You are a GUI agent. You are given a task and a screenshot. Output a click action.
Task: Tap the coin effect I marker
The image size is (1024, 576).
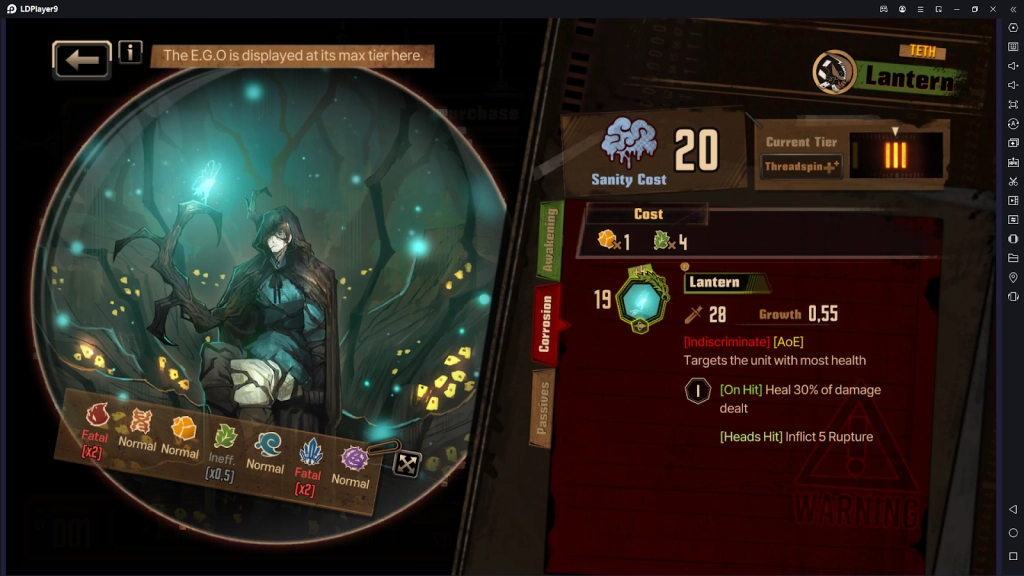point(697,391)
